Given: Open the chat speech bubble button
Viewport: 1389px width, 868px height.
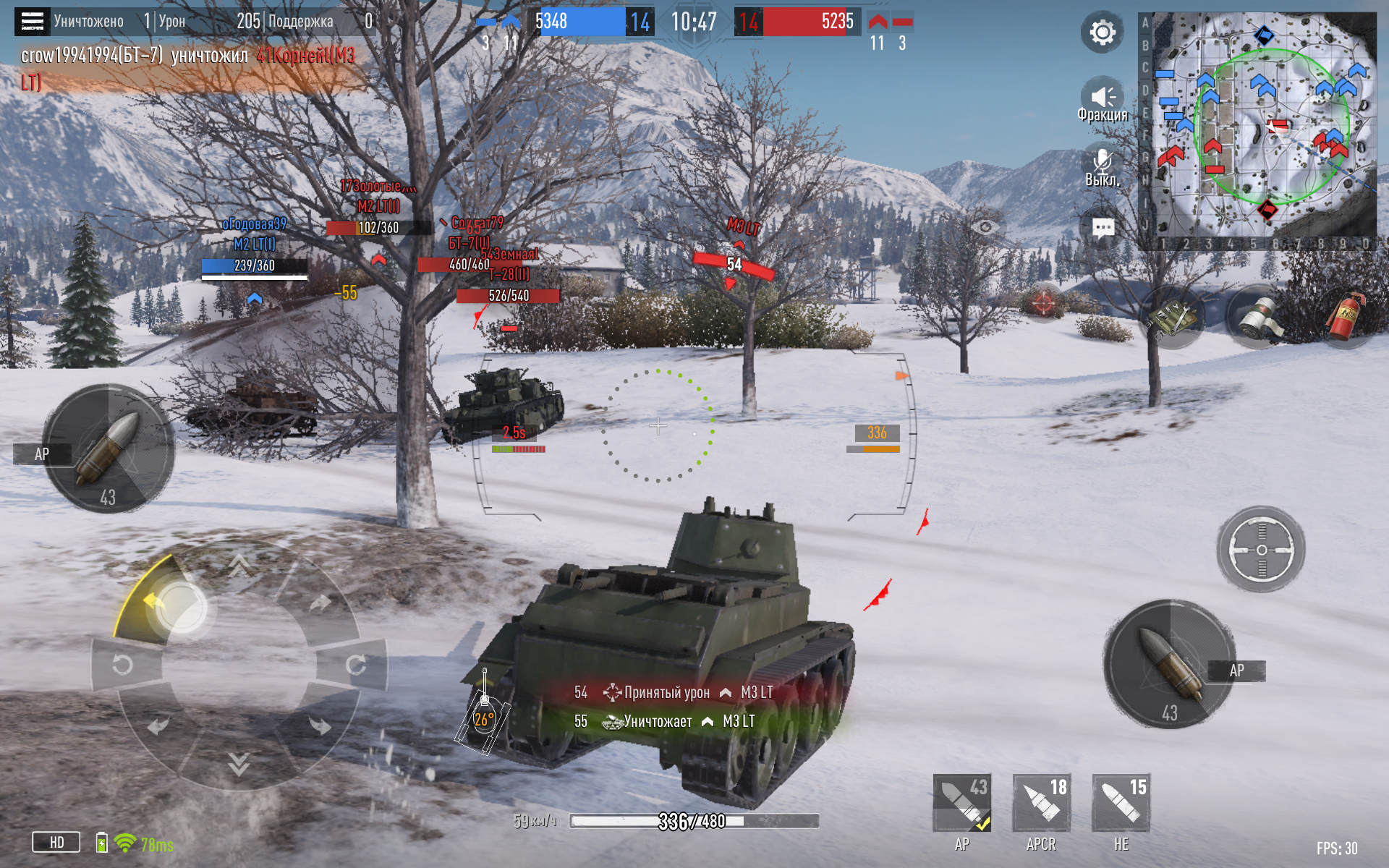Looking at the screenshot, I should [1103, 229].
